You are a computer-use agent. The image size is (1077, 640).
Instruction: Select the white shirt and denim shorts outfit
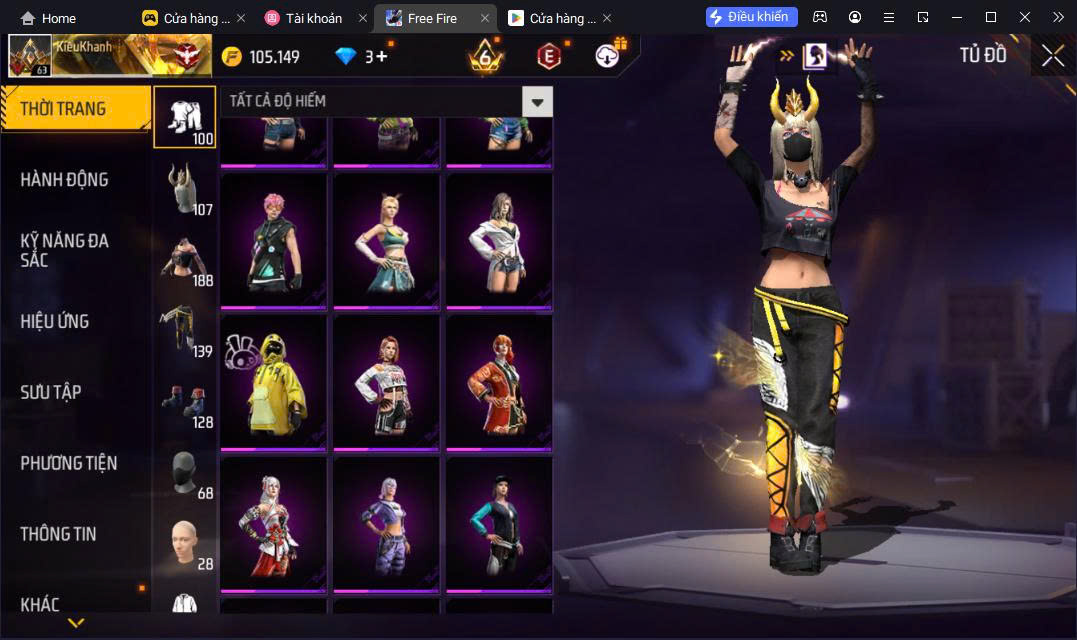[x=499, y=241]
